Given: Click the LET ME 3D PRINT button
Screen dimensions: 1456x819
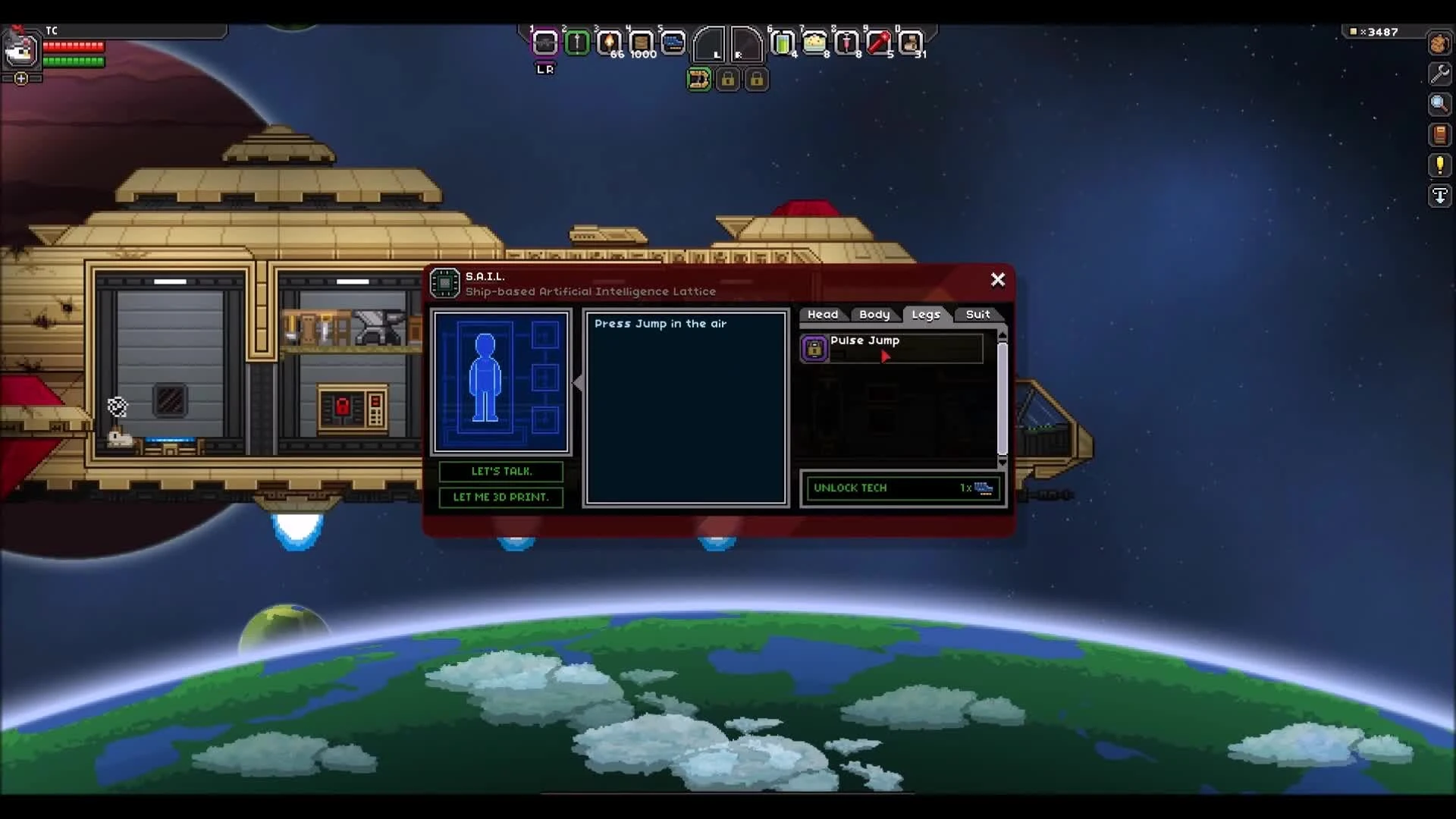Looking at the screenshot, I should [x=500, y=498].
